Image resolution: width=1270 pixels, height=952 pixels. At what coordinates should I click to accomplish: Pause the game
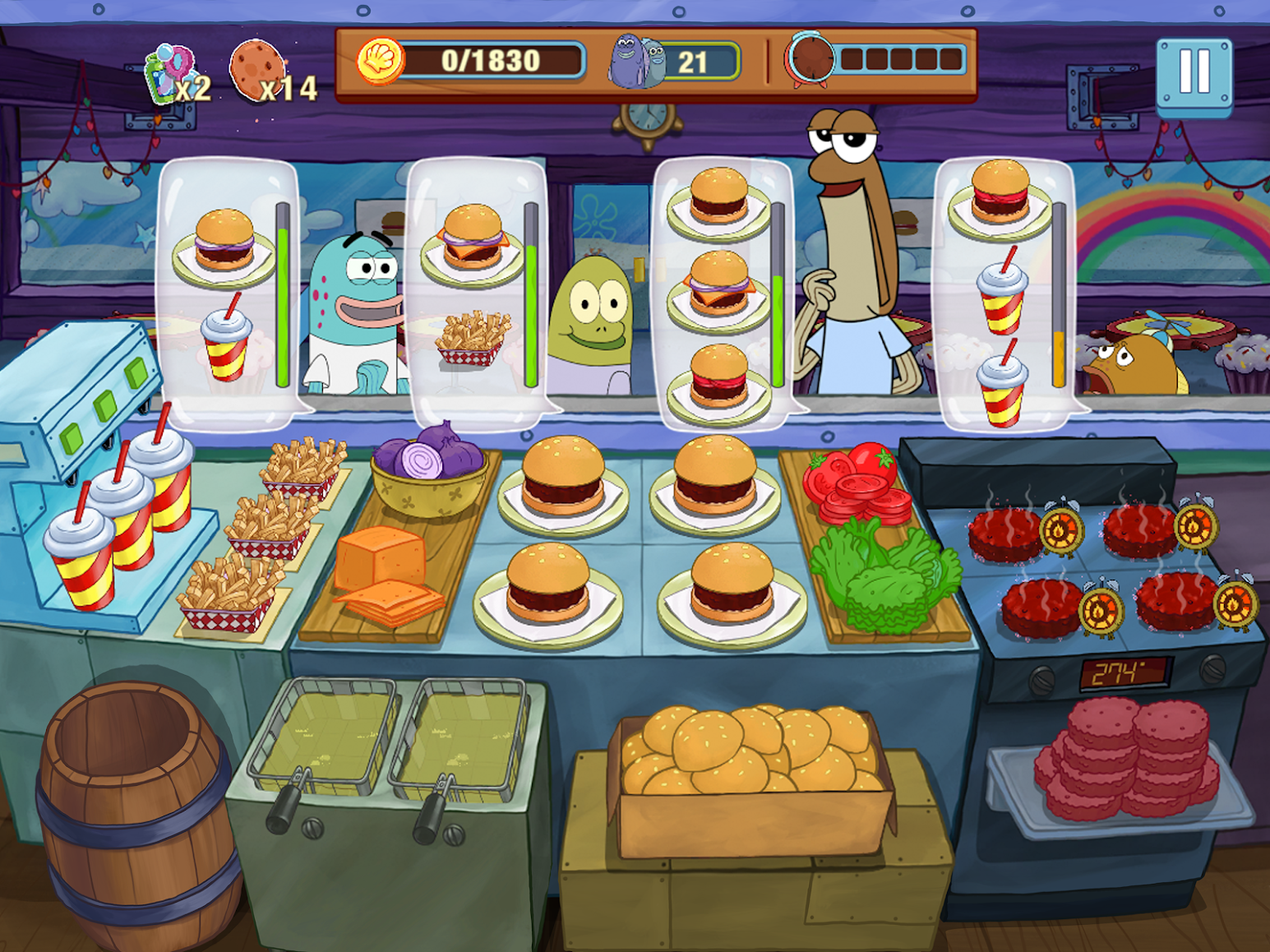1194,74
